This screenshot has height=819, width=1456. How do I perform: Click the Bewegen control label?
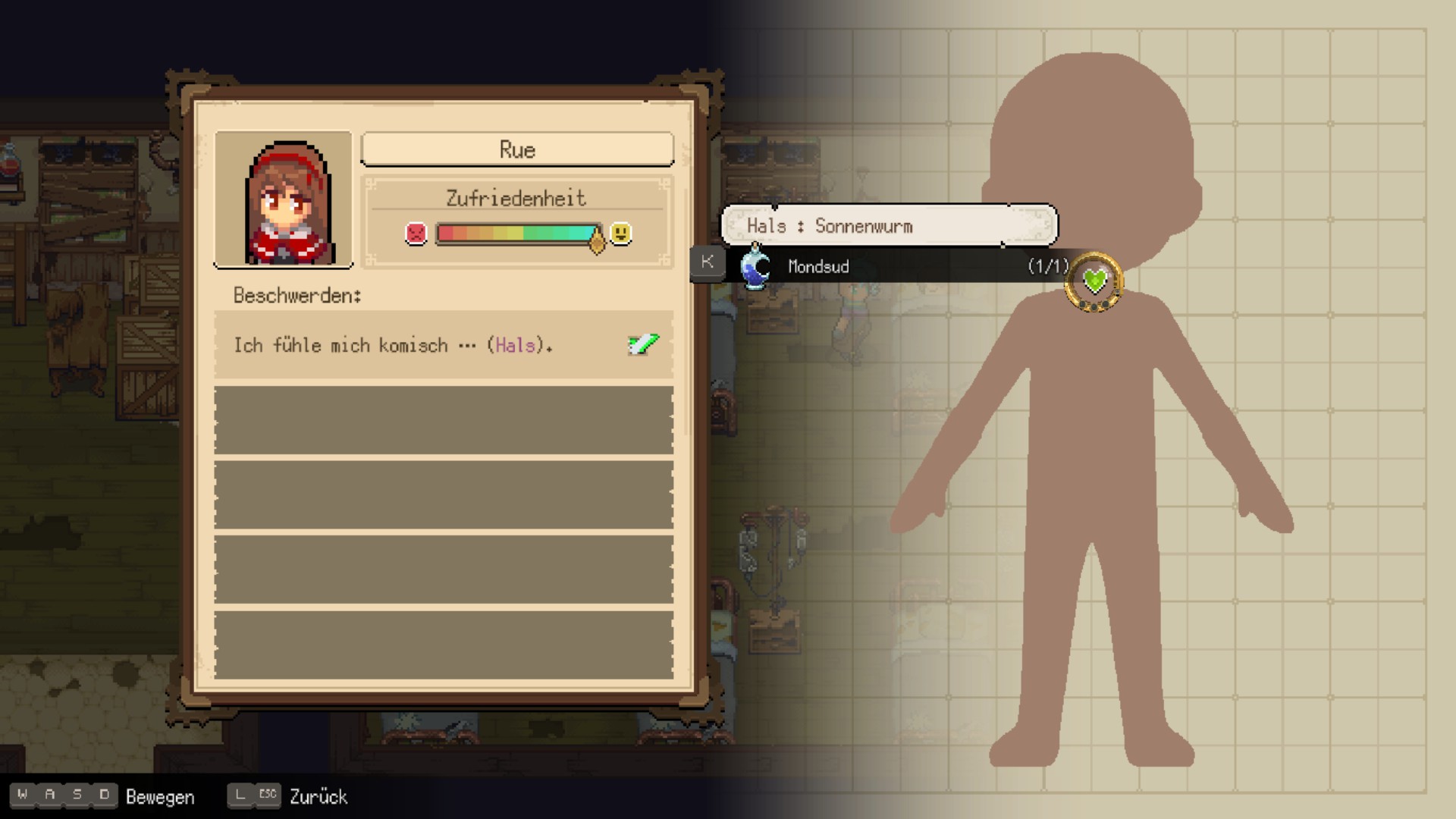click(x=162, y=796)
